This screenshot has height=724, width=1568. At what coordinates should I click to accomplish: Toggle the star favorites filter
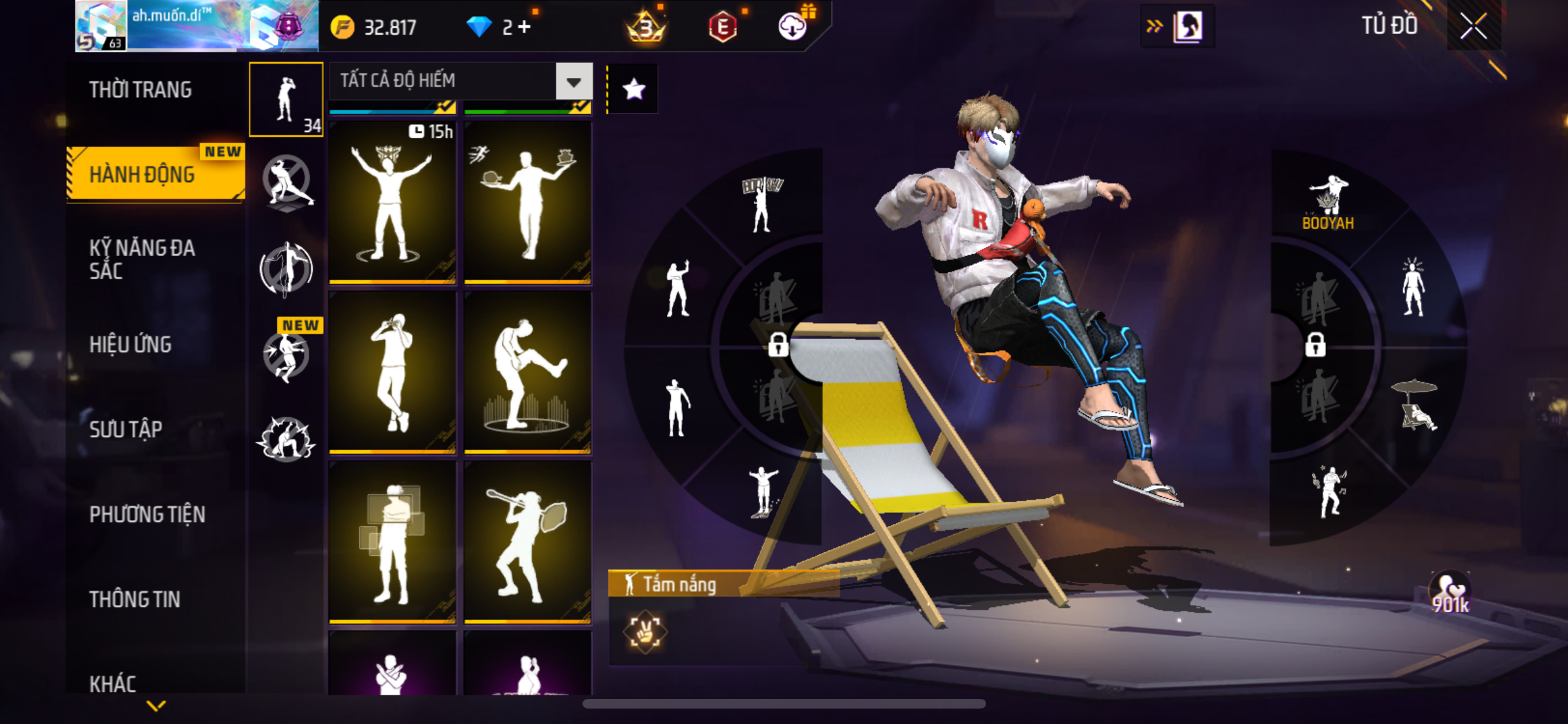click(x=633, y=89)
